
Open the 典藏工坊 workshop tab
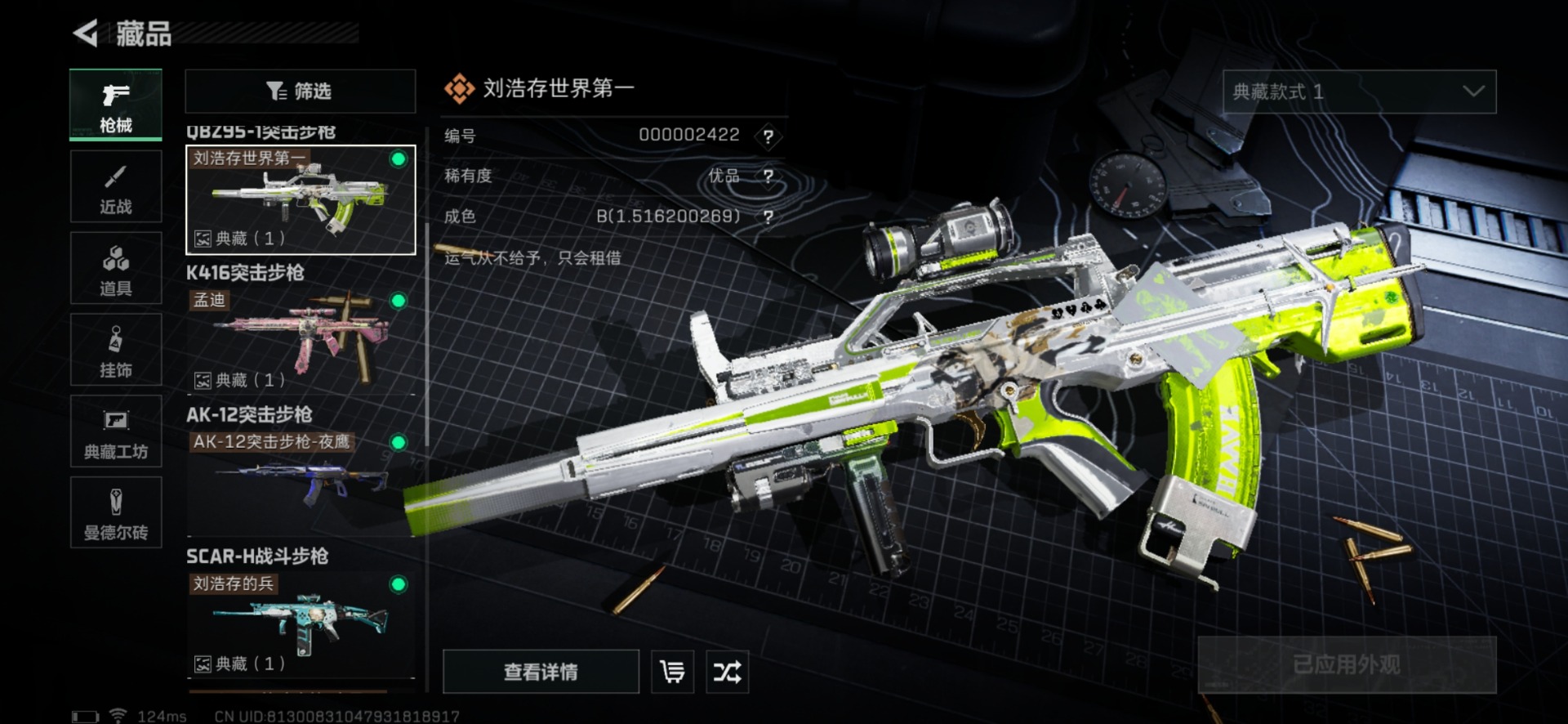point(116,432)
